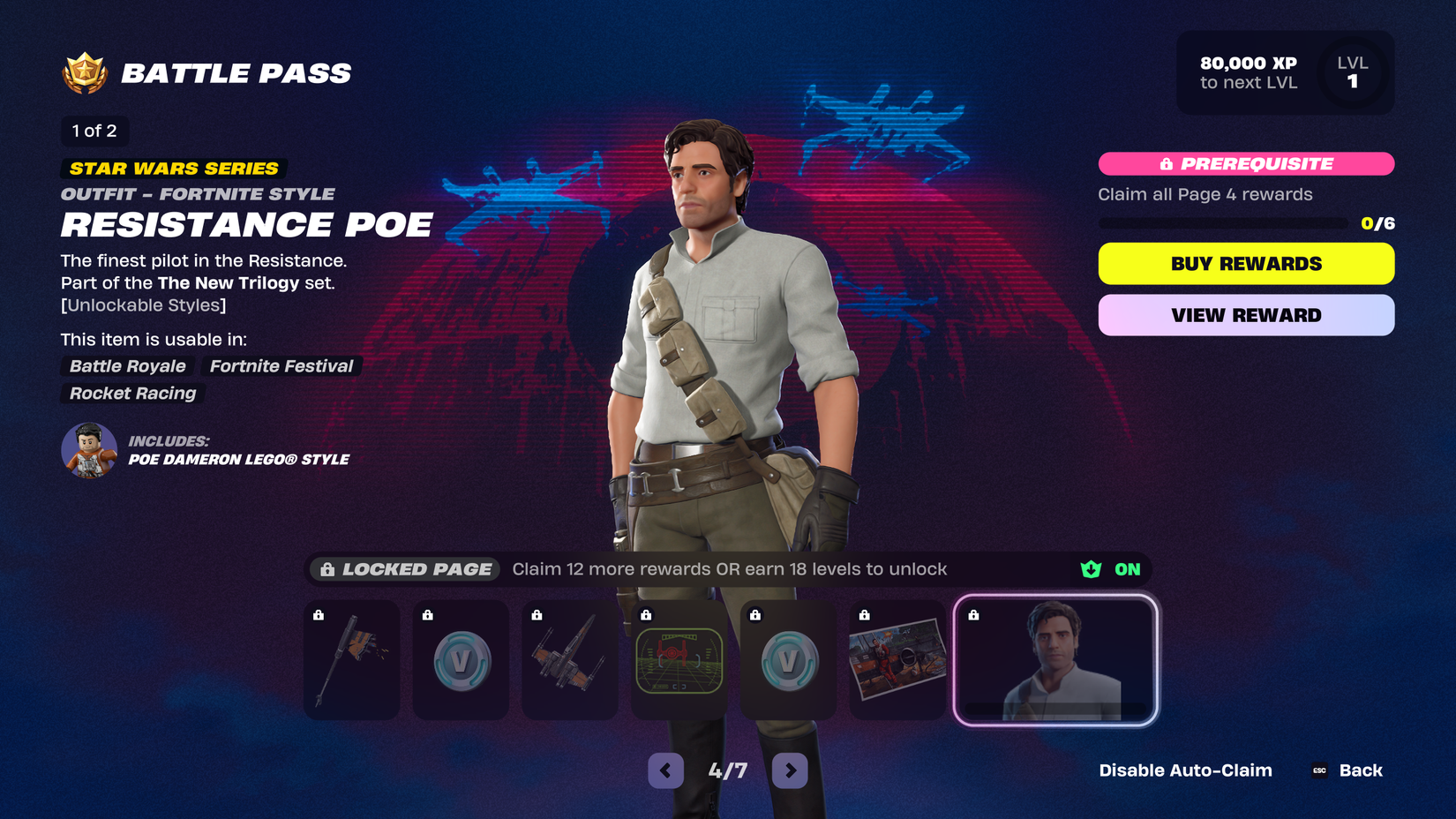Image resolution: width=1456 pixels, height=819 pixels.
Task: Go to the previous Battle Pass page
Action: tap(665, 770)
